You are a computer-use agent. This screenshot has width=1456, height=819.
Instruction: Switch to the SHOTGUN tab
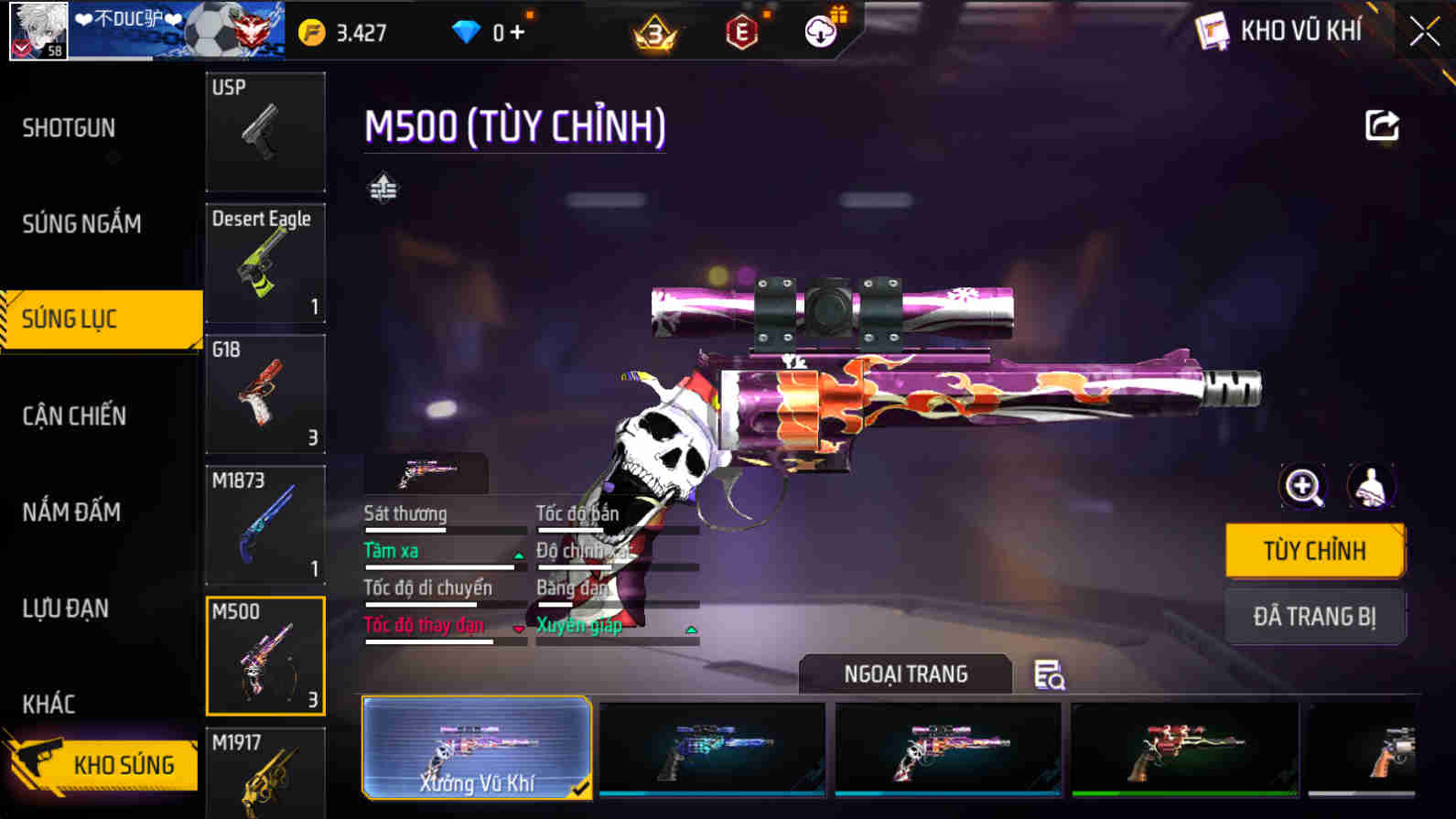[x=68, y=128]
